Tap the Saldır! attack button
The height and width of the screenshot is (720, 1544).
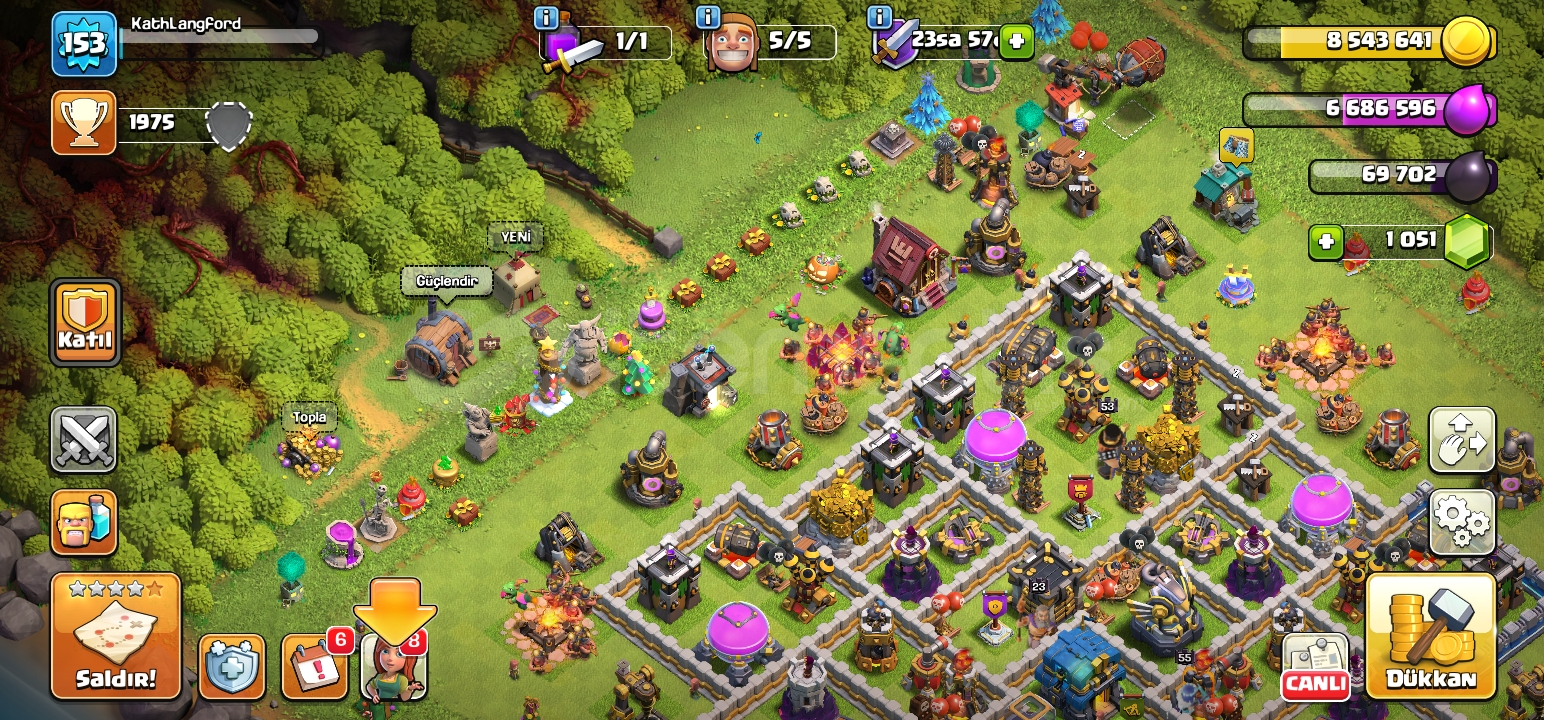click(116, 636)
